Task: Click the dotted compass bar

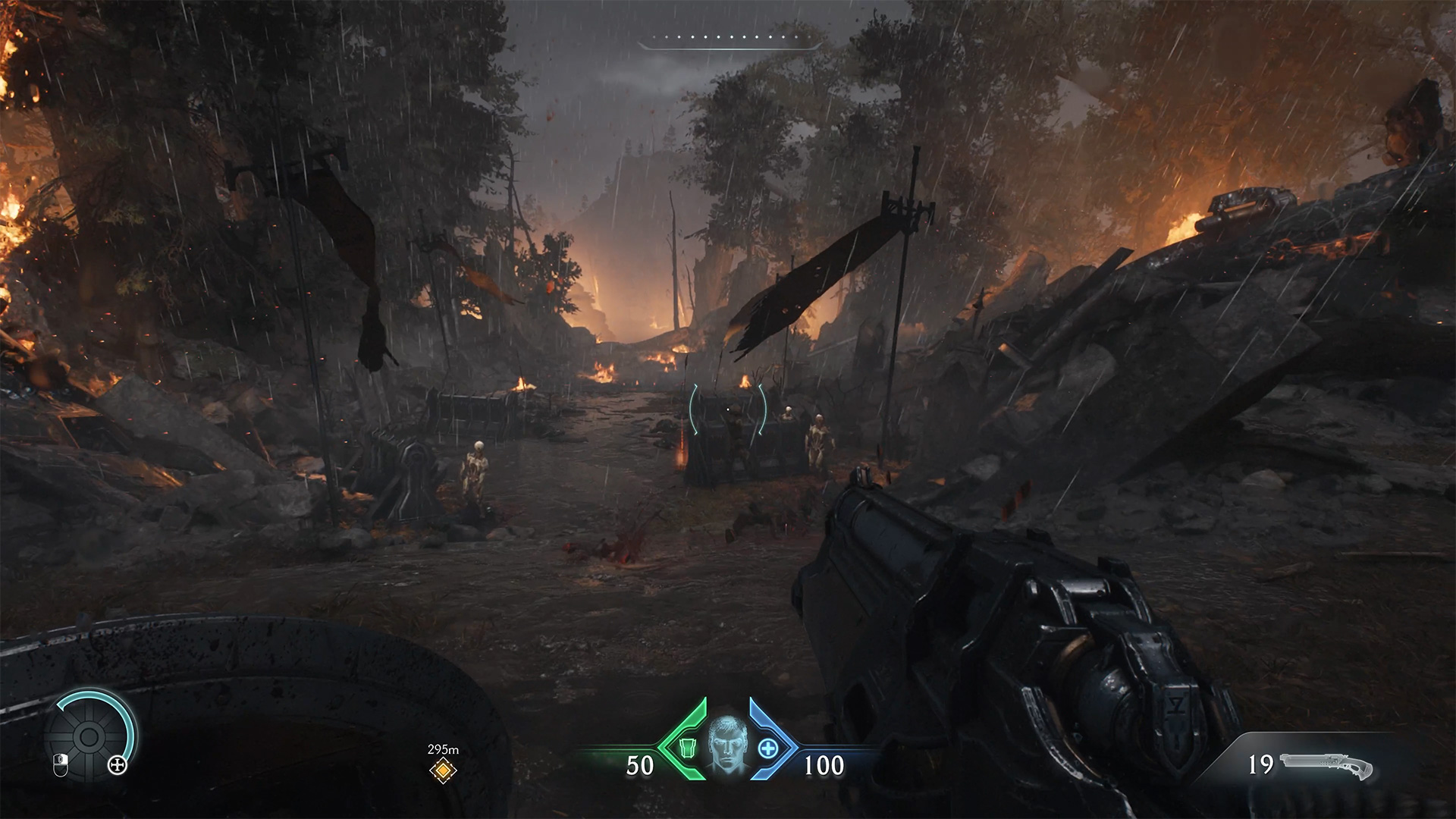Action: point(728,38)
